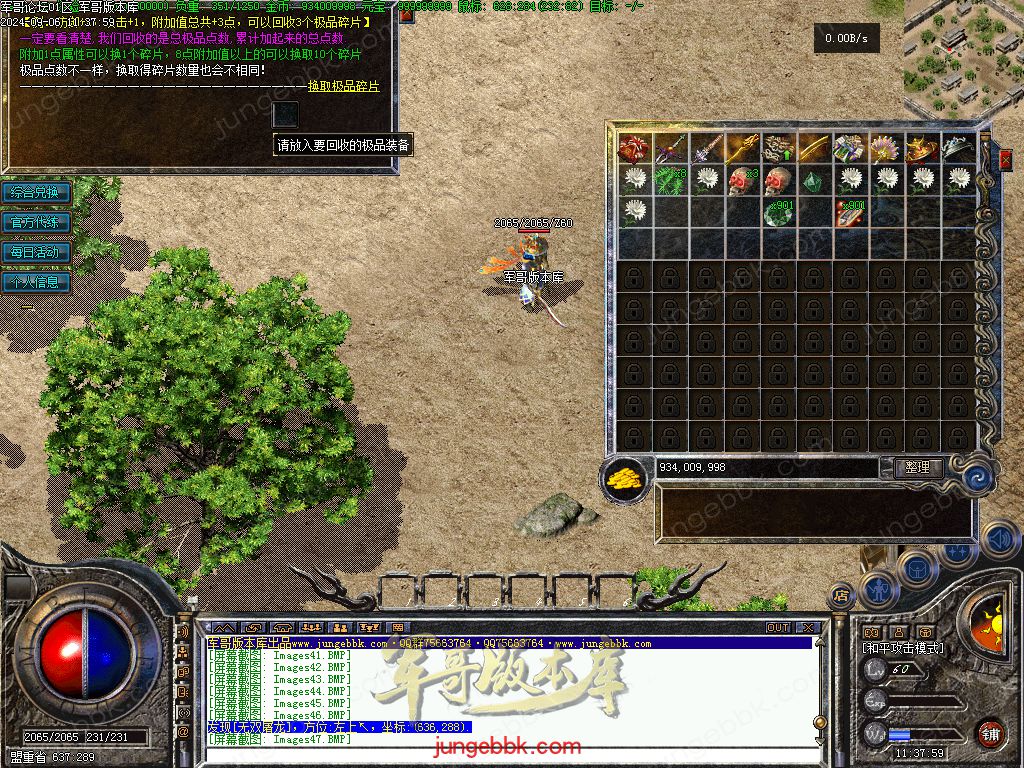Click the gold coins pile icon

click(x=627, y=477)
